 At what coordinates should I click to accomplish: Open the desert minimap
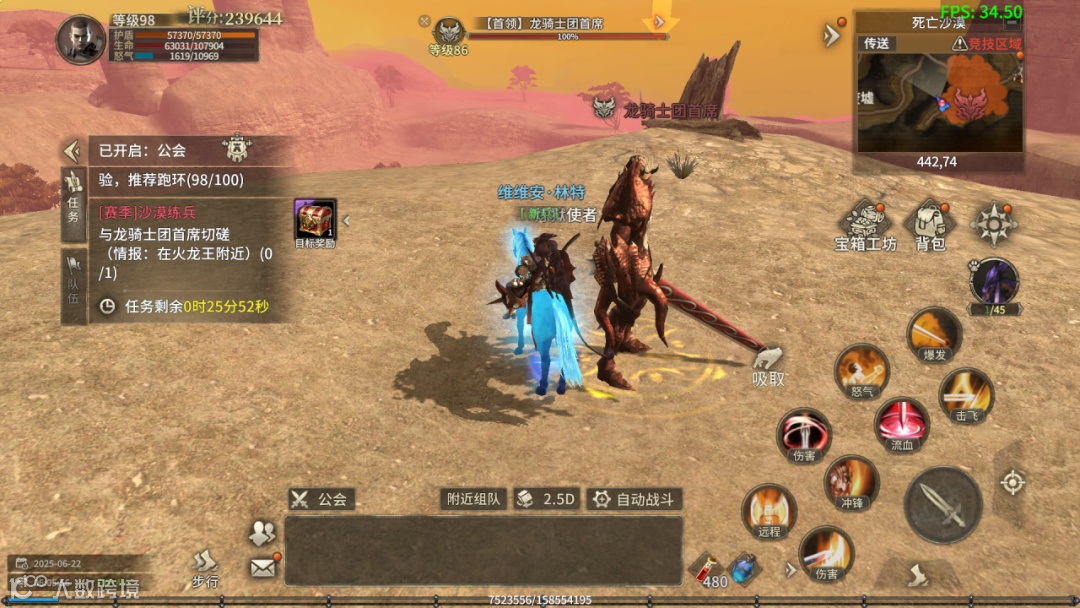[938, 102]
